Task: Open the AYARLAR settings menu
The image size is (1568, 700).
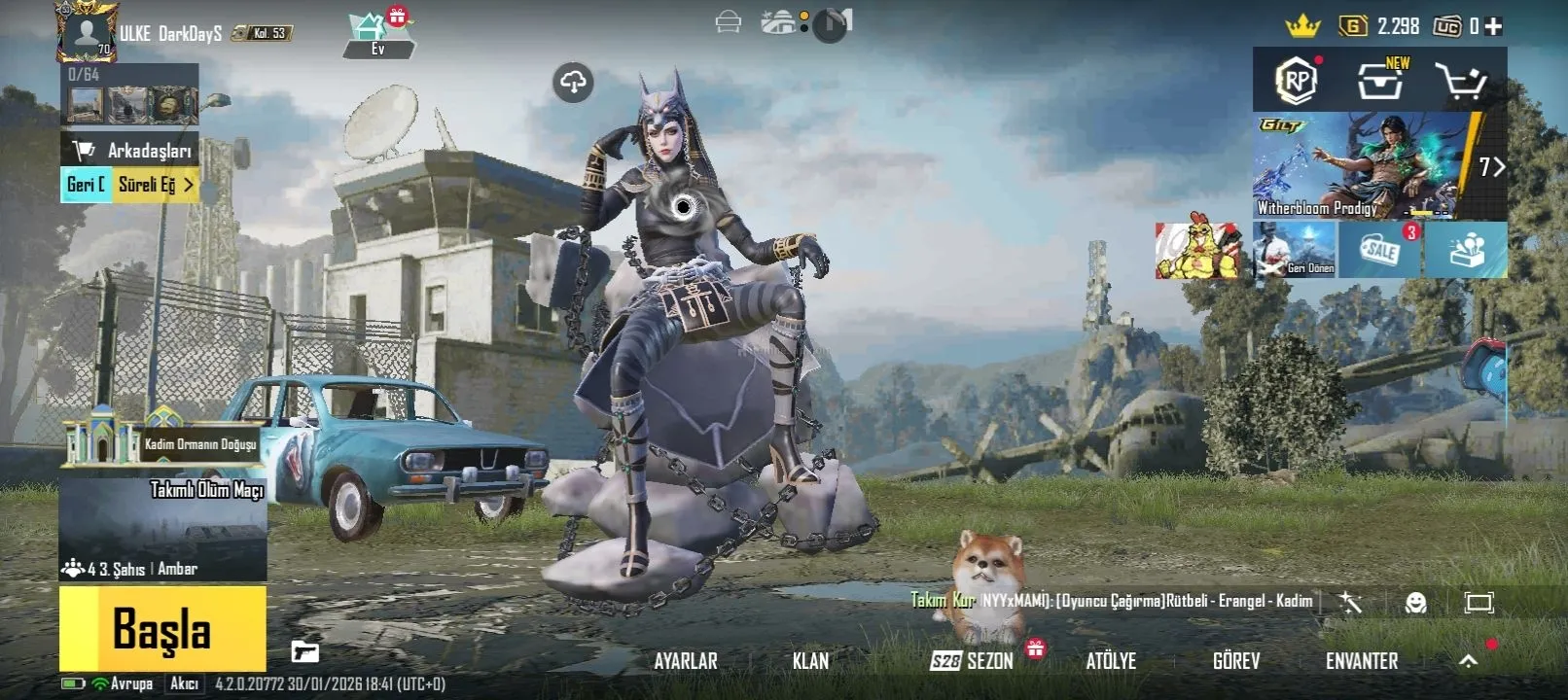Action: tap(685, 661)
